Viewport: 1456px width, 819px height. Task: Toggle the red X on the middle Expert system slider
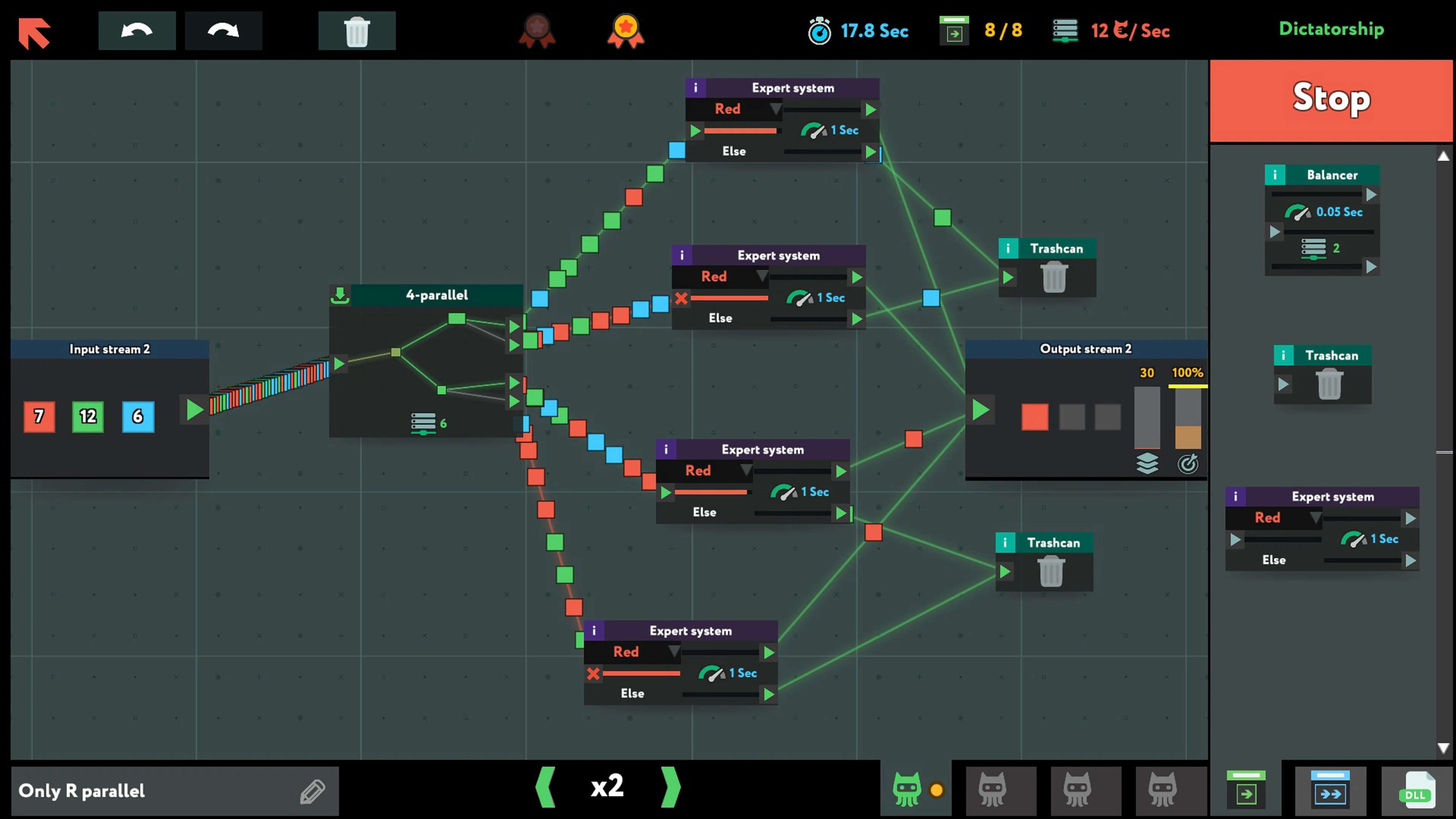coord(681,298)
